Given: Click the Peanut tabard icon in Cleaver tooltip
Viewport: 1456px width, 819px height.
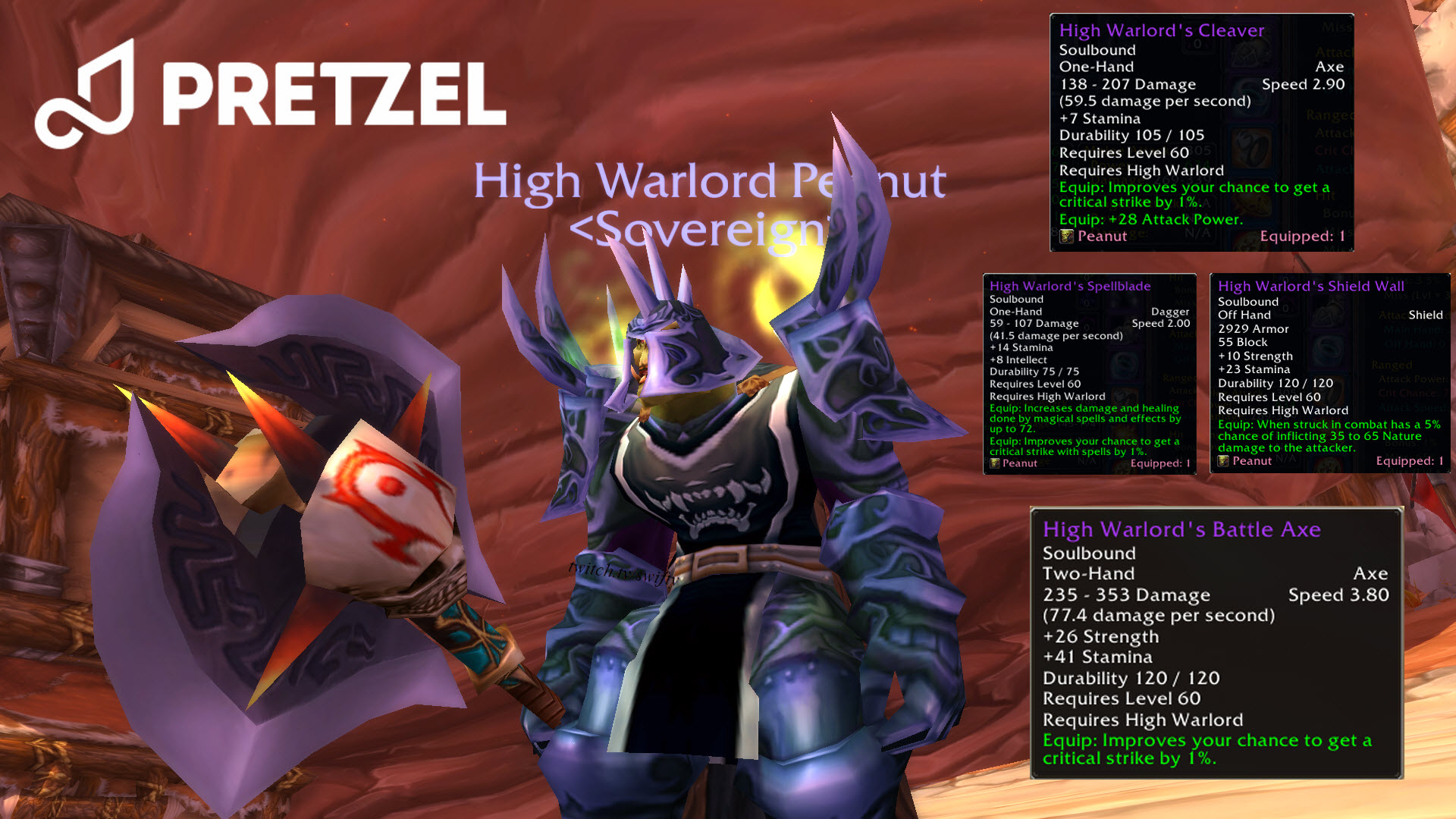Looking at the screenshot, I should (1068, 236).
